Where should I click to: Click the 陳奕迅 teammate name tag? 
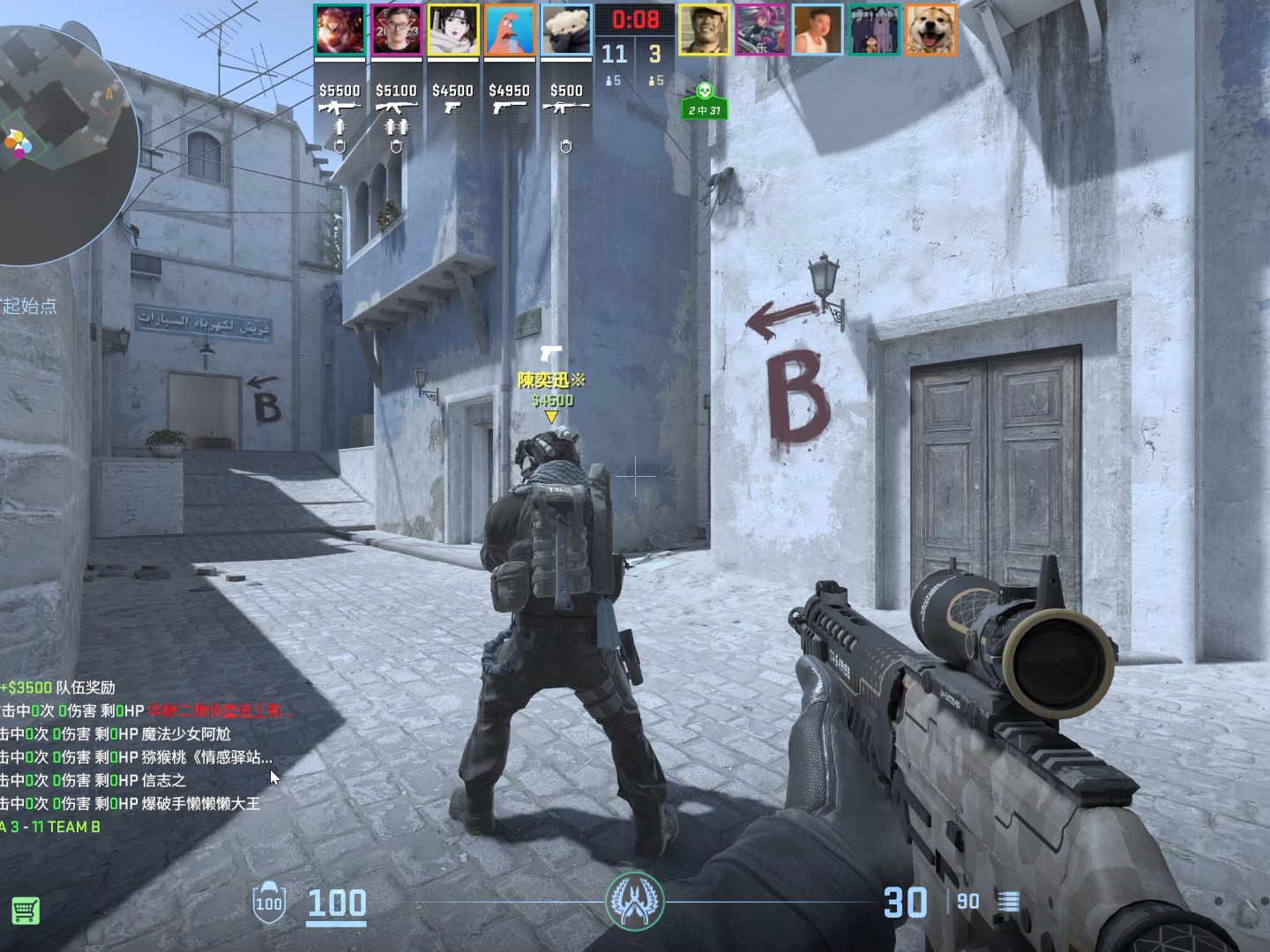click(551, 381)
